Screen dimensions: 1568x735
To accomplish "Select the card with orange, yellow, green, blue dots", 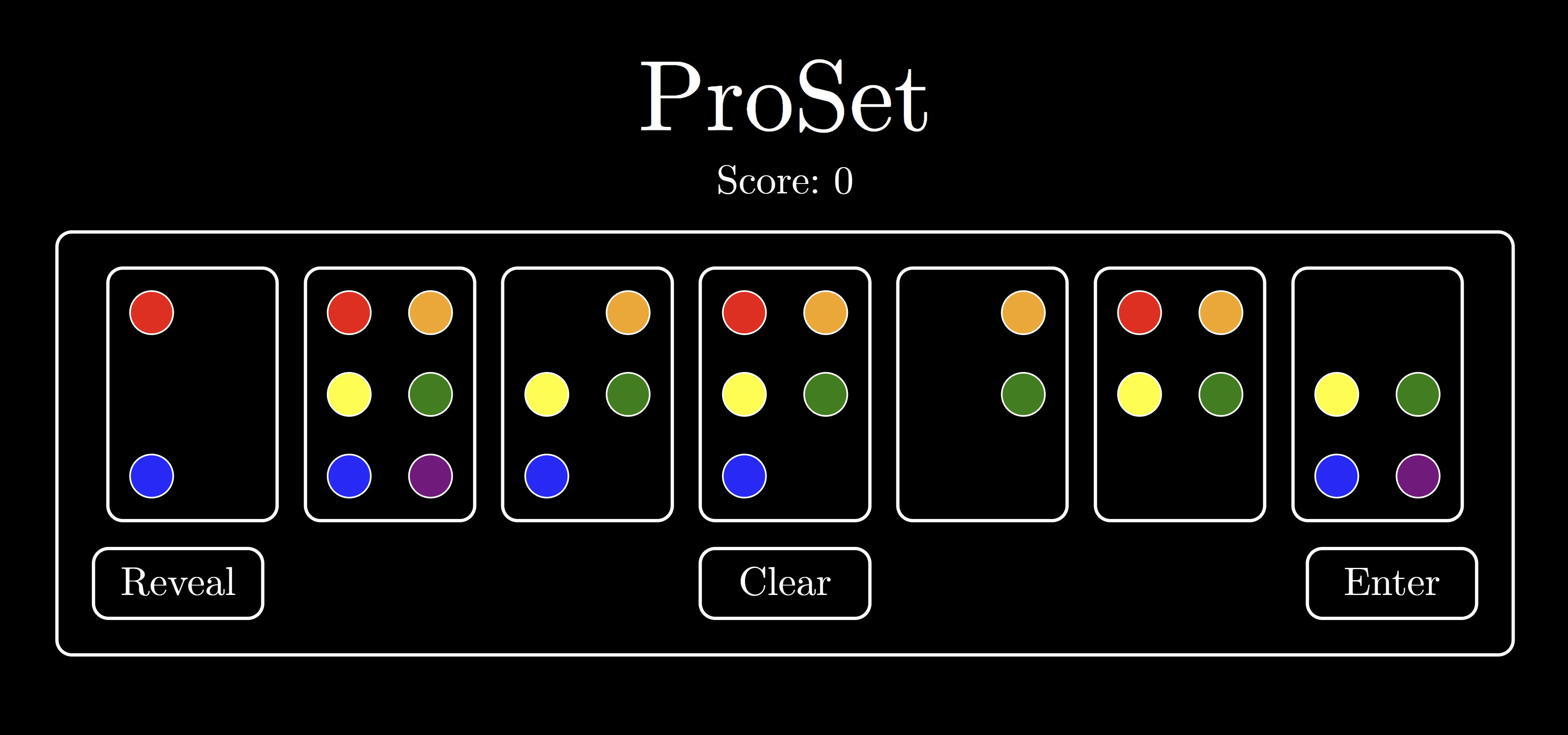I will coord(587,394).
